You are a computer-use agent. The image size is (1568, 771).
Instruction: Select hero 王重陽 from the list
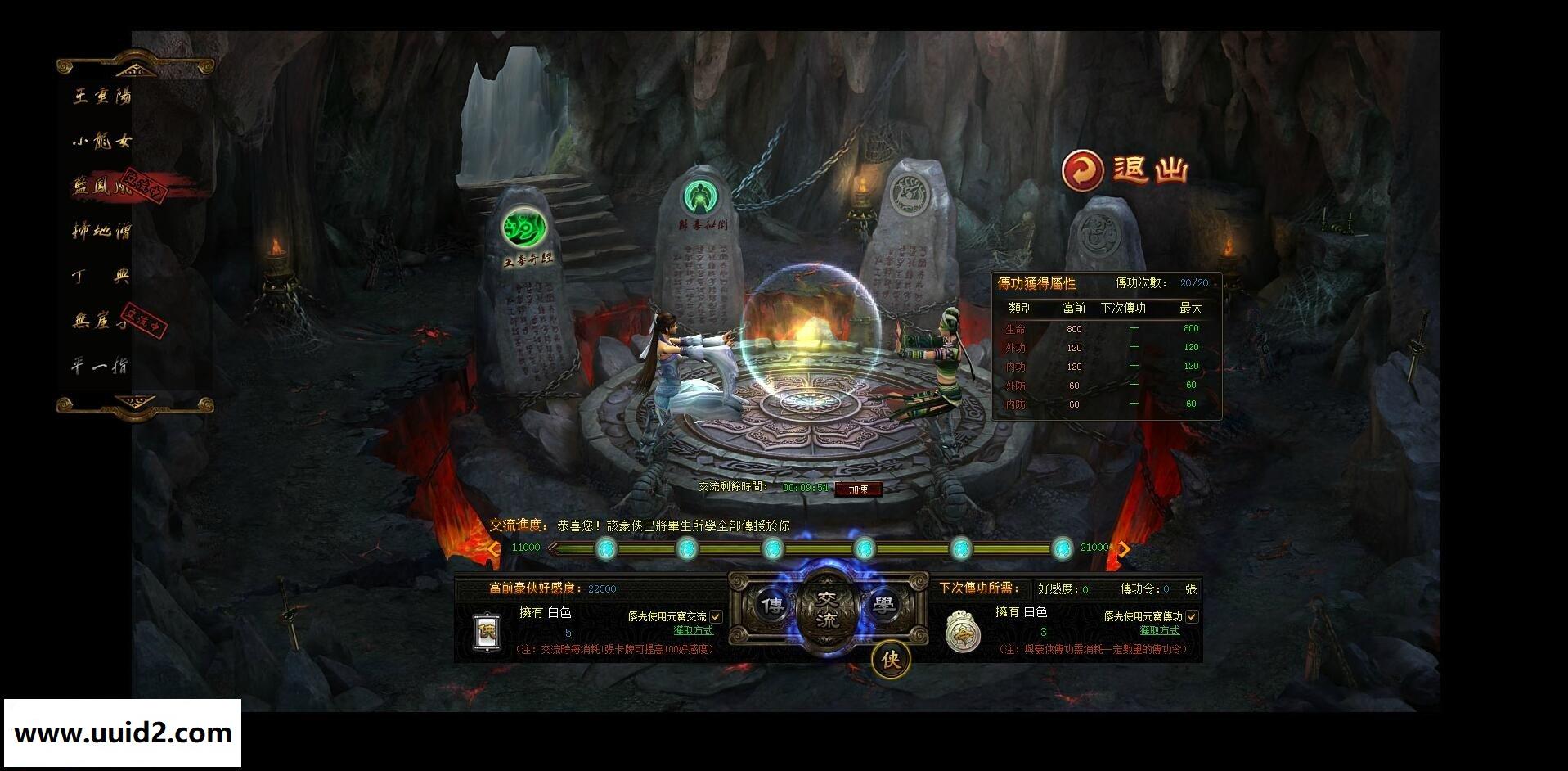[x=102, y=97]
